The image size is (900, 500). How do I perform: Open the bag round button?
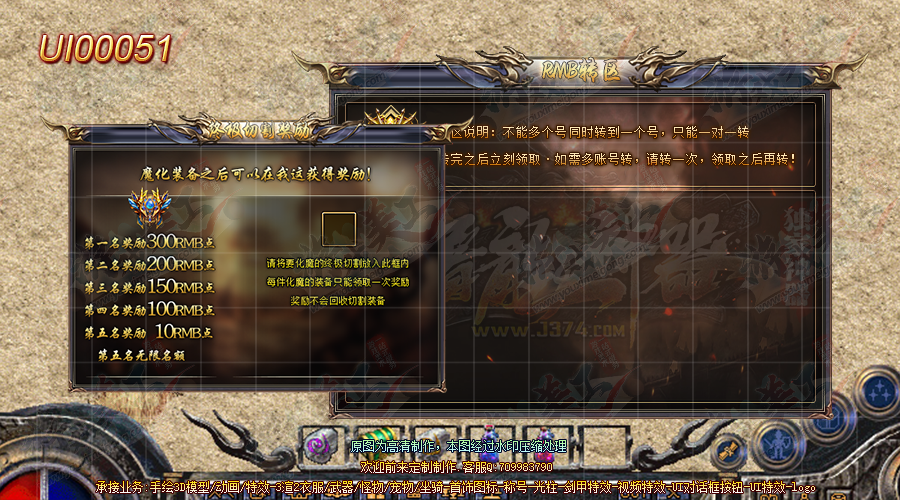click(828, 418)
